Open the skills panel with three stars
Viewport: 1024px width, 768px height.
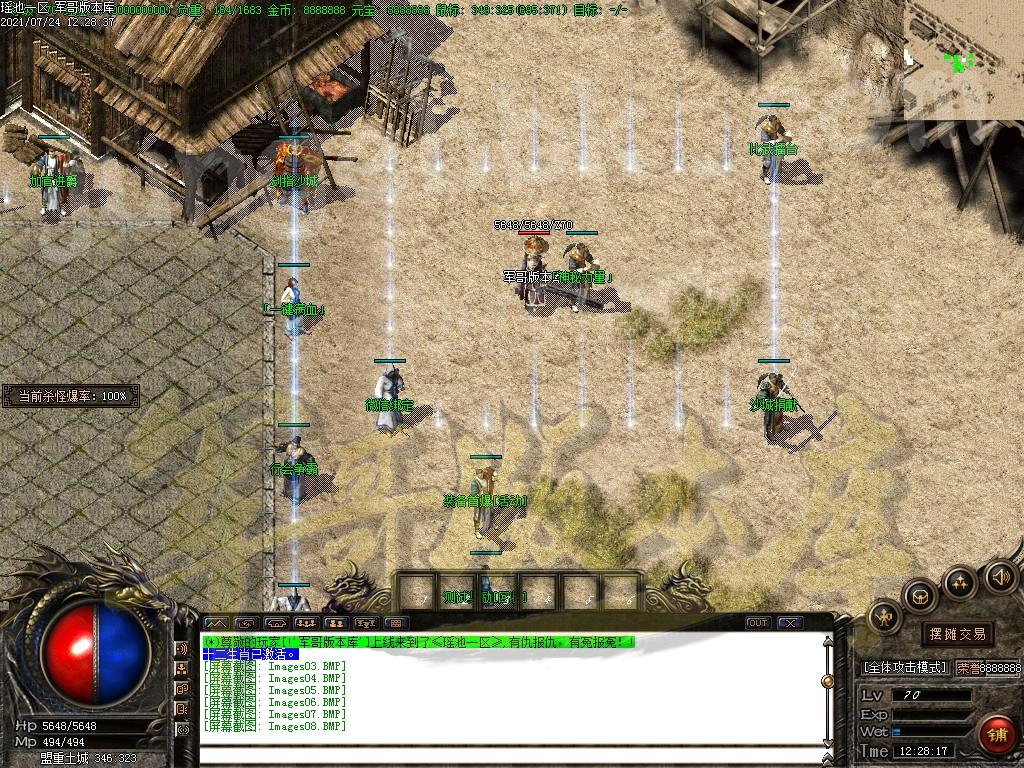960,582
